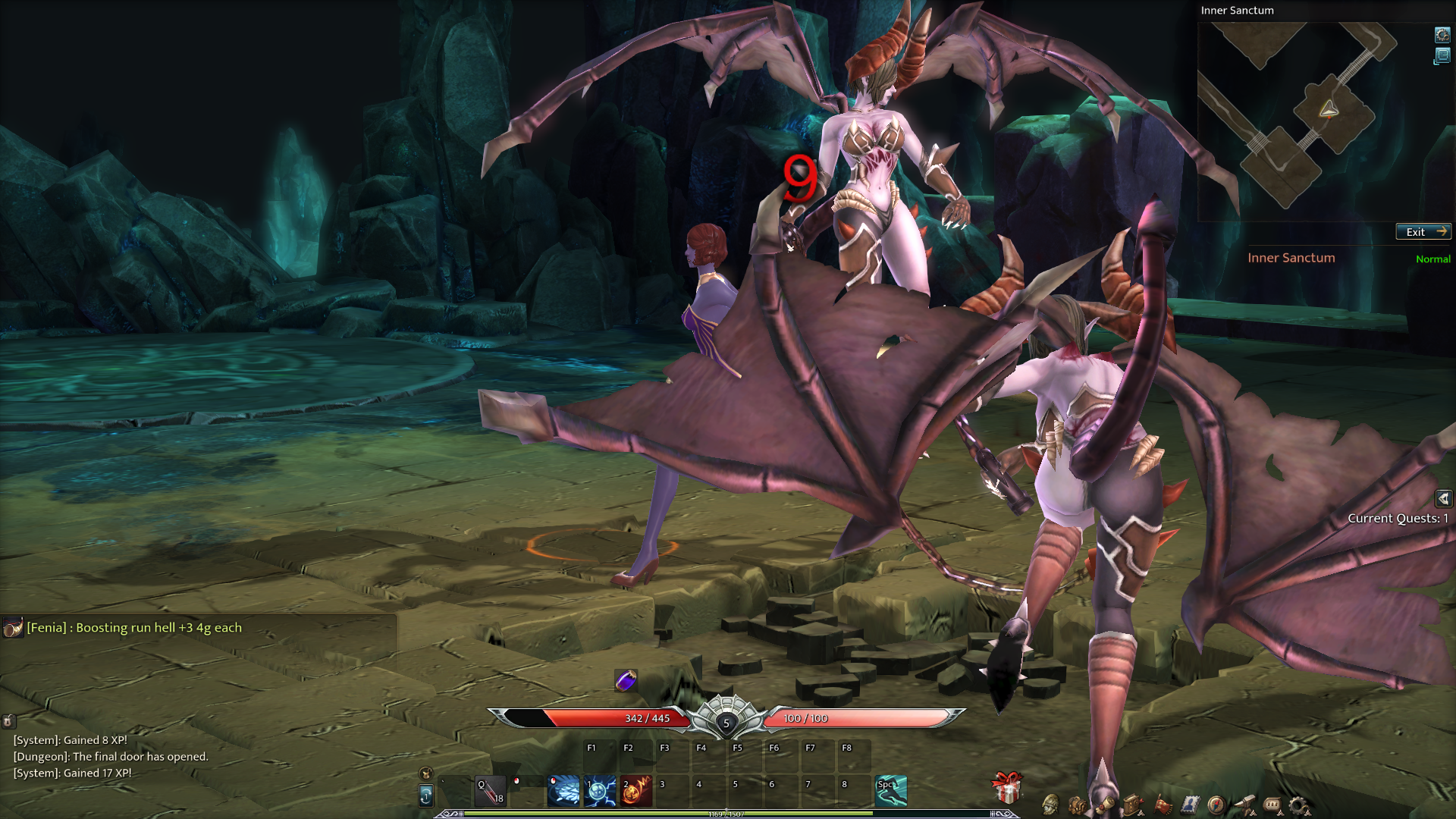The height and width of the screenshot is (819, 1456).
Task: Open the blue portrait stamp menu
Action: (1190, 805)
